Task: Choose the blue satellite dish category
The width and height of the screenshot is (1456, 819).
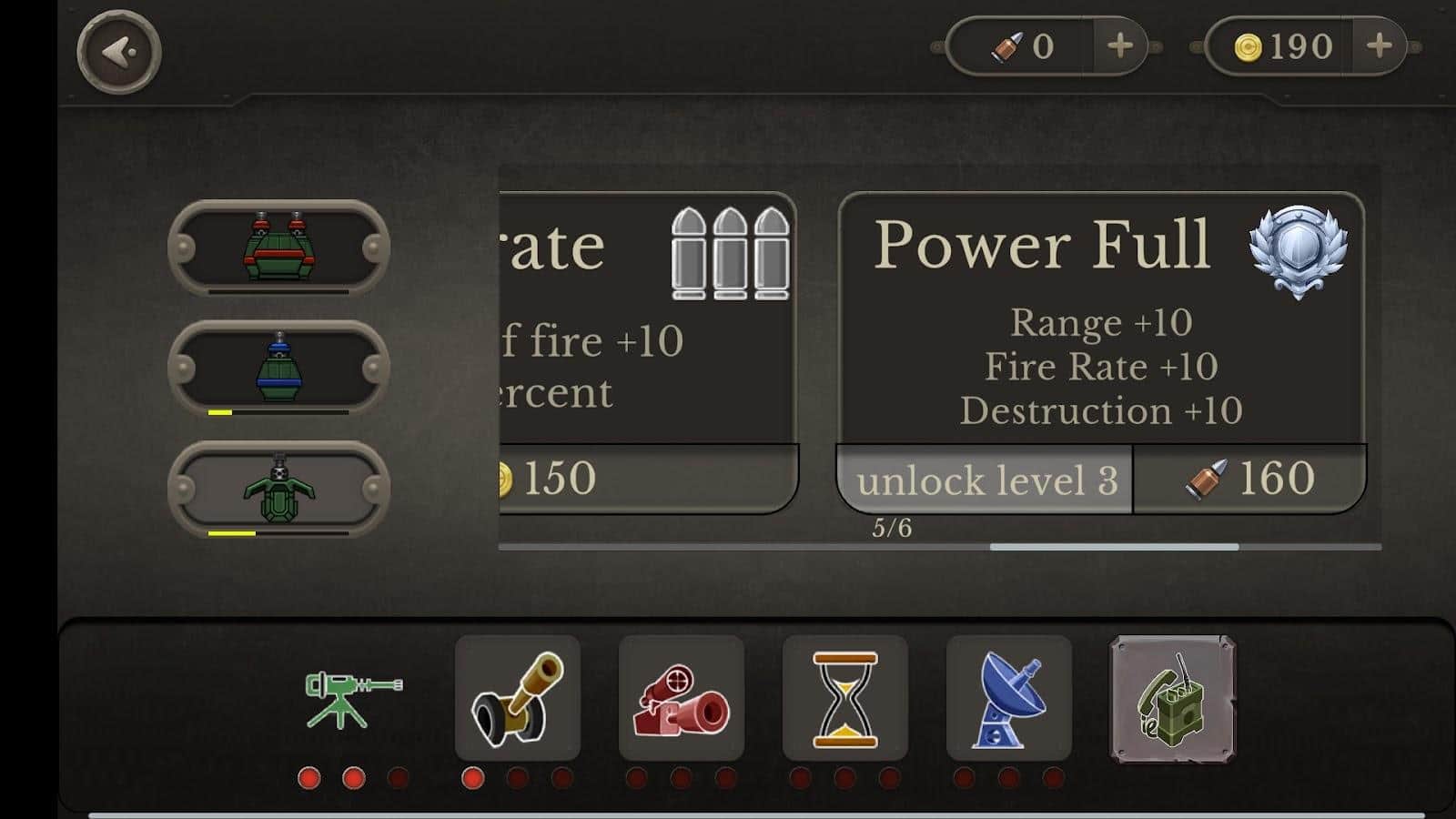Action: point(1008,698)
